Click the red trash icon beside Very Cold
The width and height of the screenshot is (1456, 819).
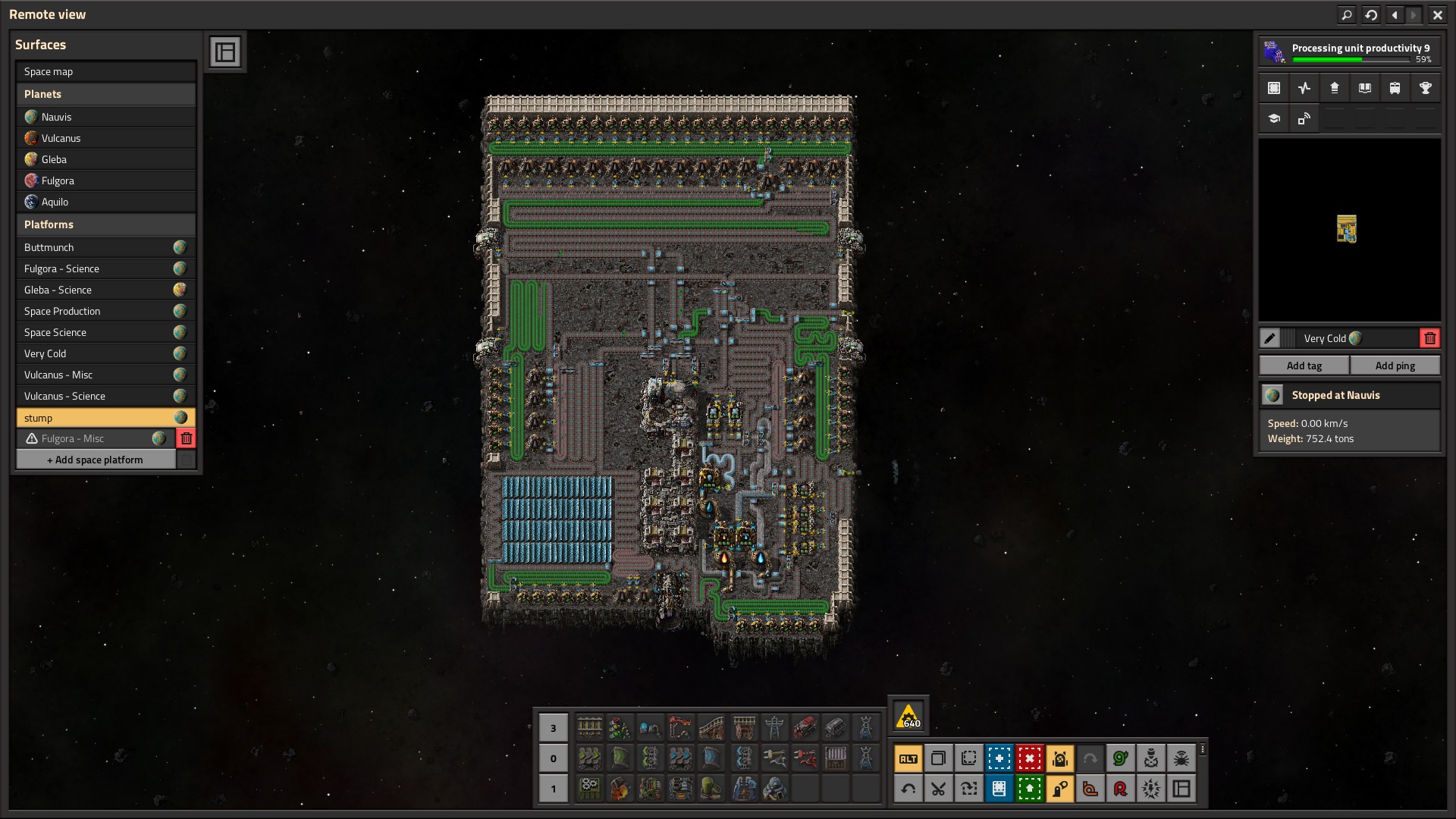click(1429, 338)
